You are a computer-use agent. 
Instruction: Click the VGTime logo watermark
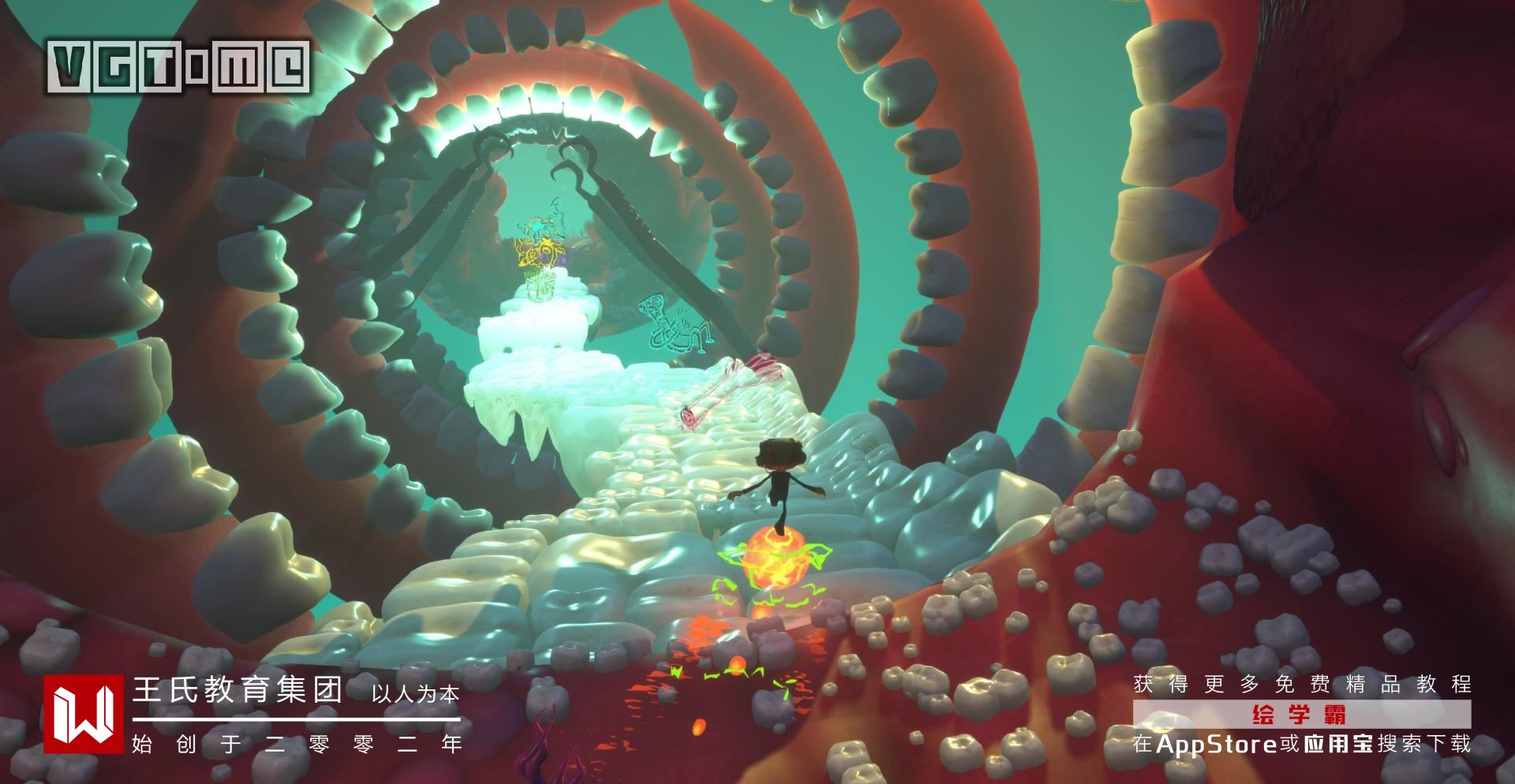click(x=178, y=67)
